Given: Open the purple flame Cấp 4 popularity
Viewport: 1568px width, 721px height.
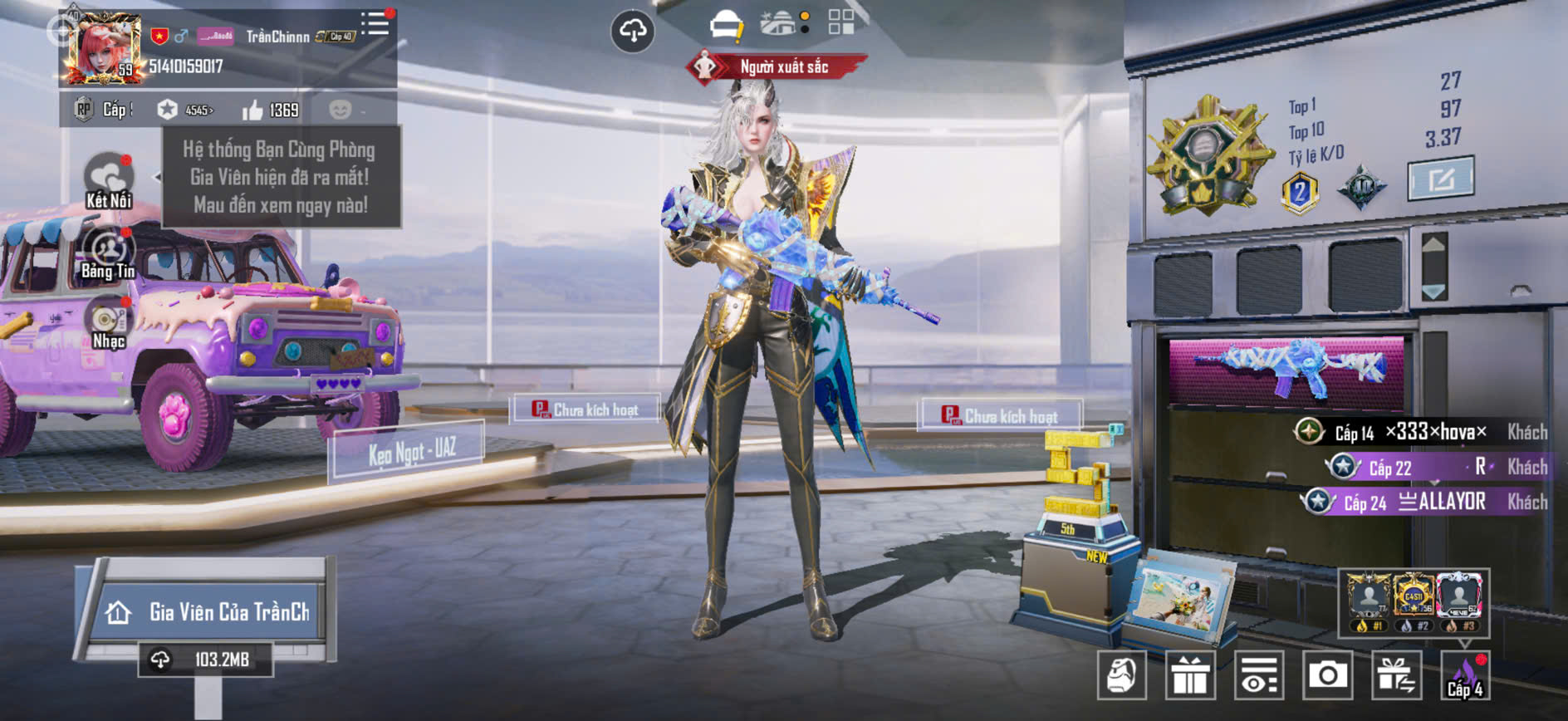Looking at the screenshot, I should point(1465,675).
